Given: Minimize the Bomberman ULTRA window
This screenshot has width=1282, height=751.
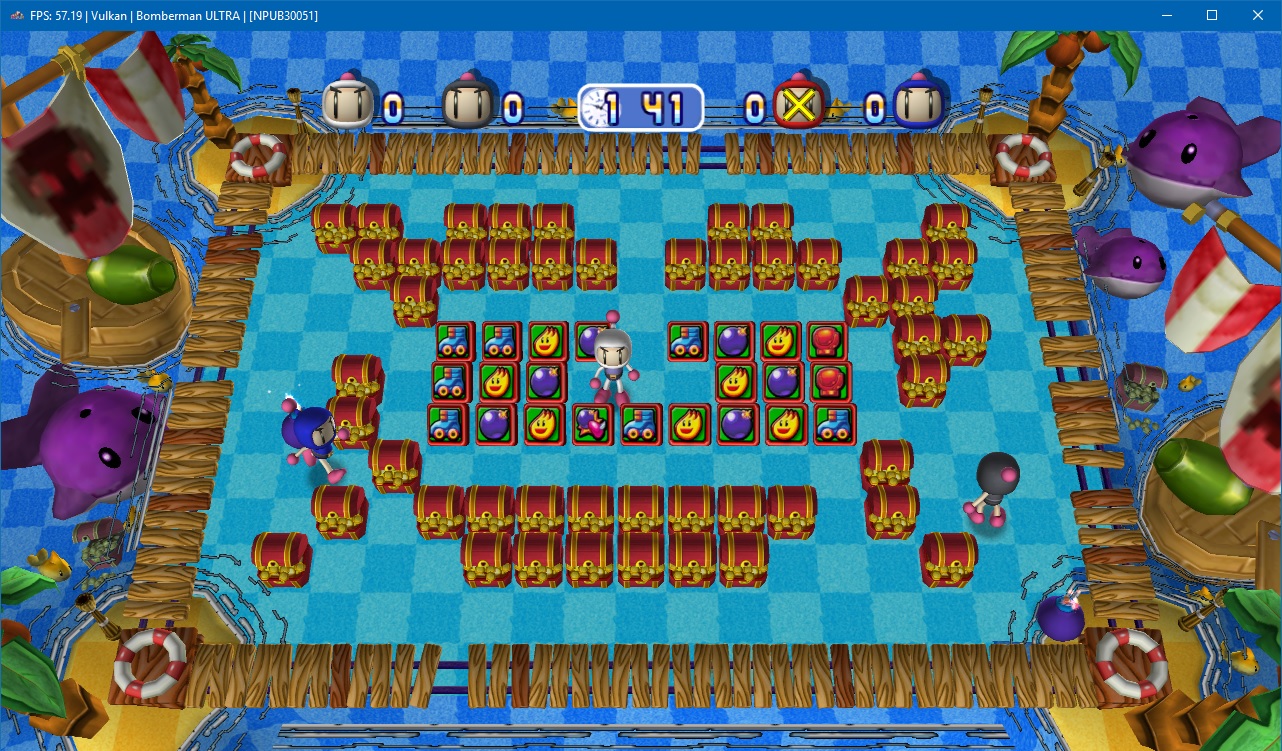Looking at the screenshot, I should point(1166,15).
